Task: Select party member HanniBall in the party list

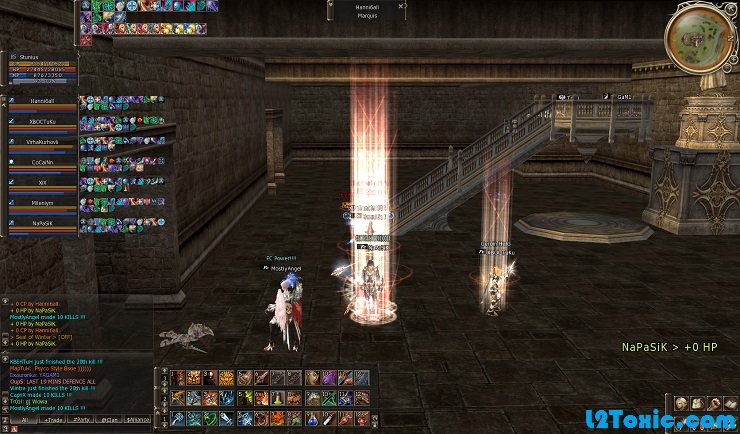Action: (42, 101)
